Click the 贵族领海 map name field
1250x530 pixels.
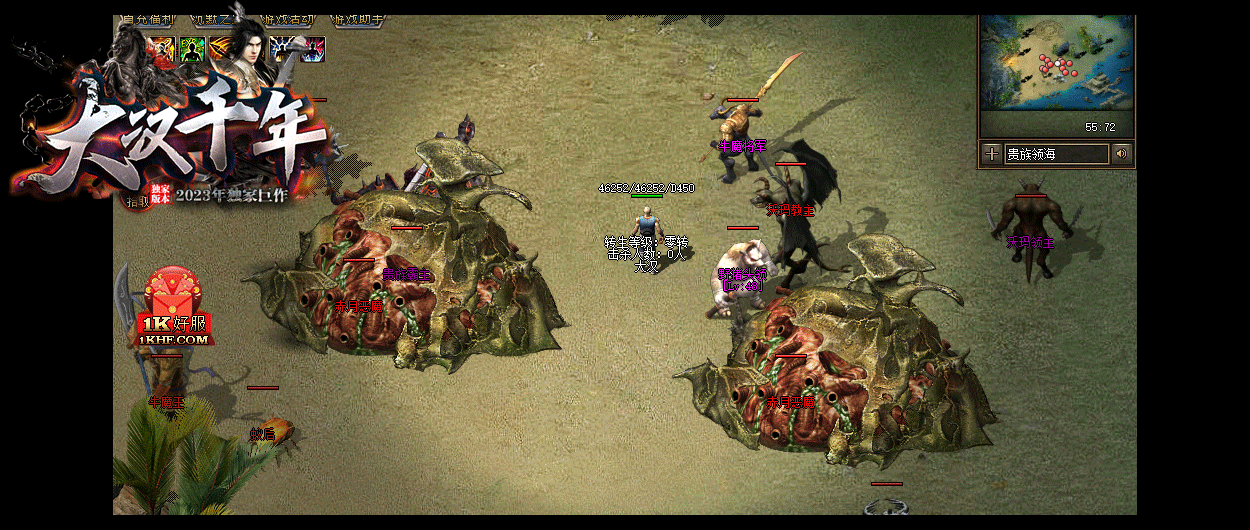click(x=1056, y=154)
